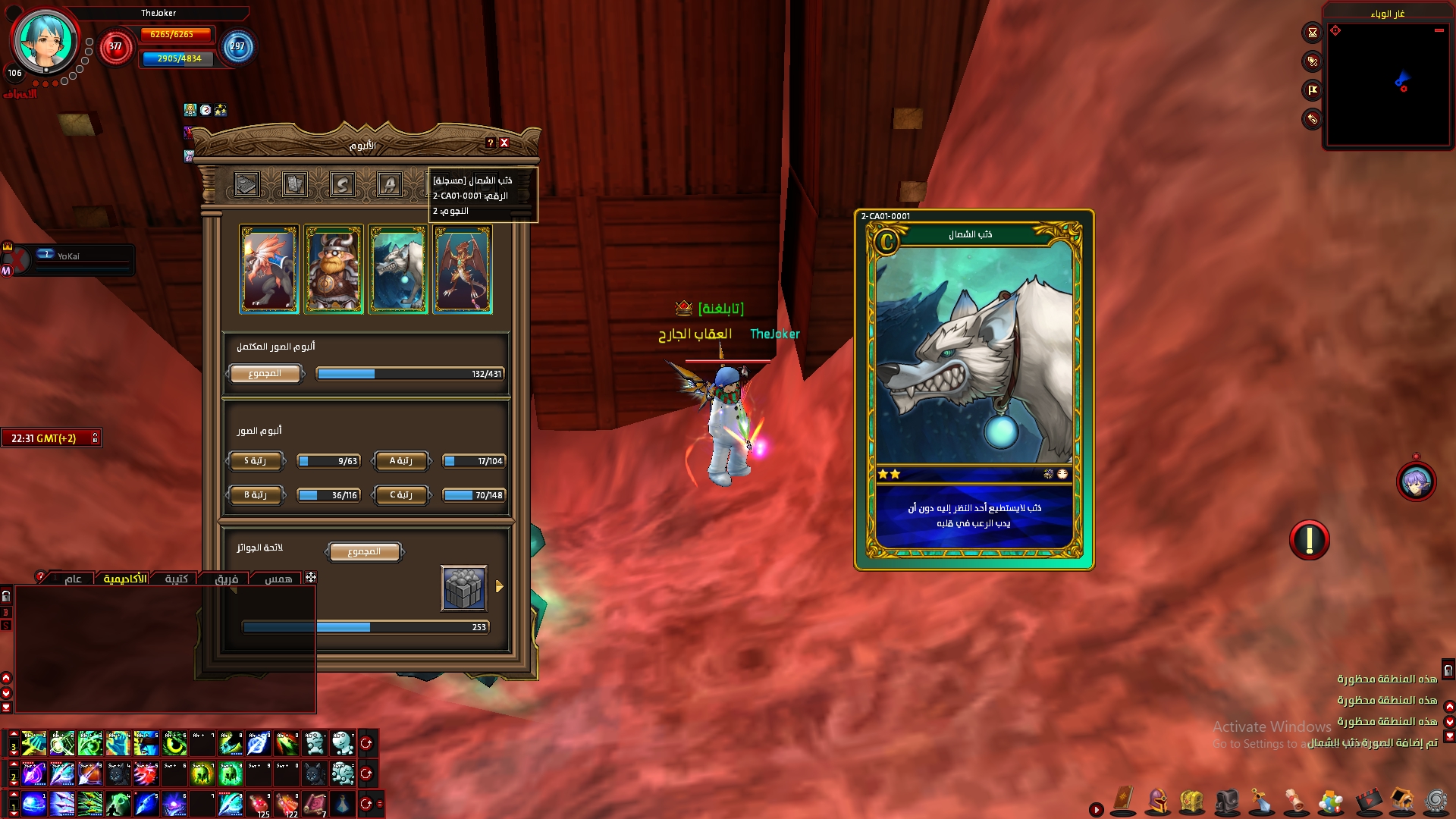Close the album window
1456x819 pixels.
(x=504, y=143)
